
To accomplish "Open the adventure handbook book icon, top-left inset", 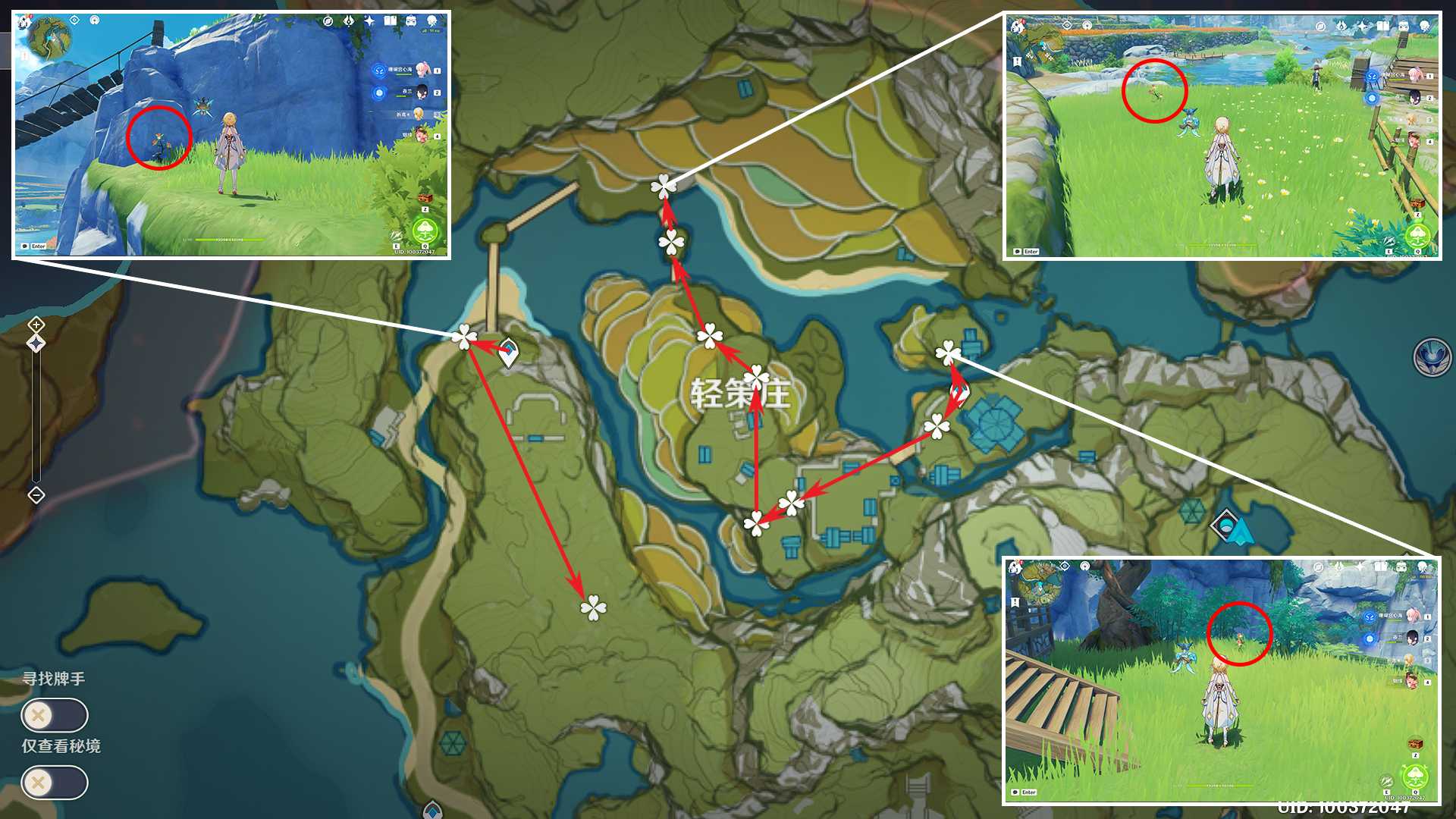I will [x=390, y=21].
